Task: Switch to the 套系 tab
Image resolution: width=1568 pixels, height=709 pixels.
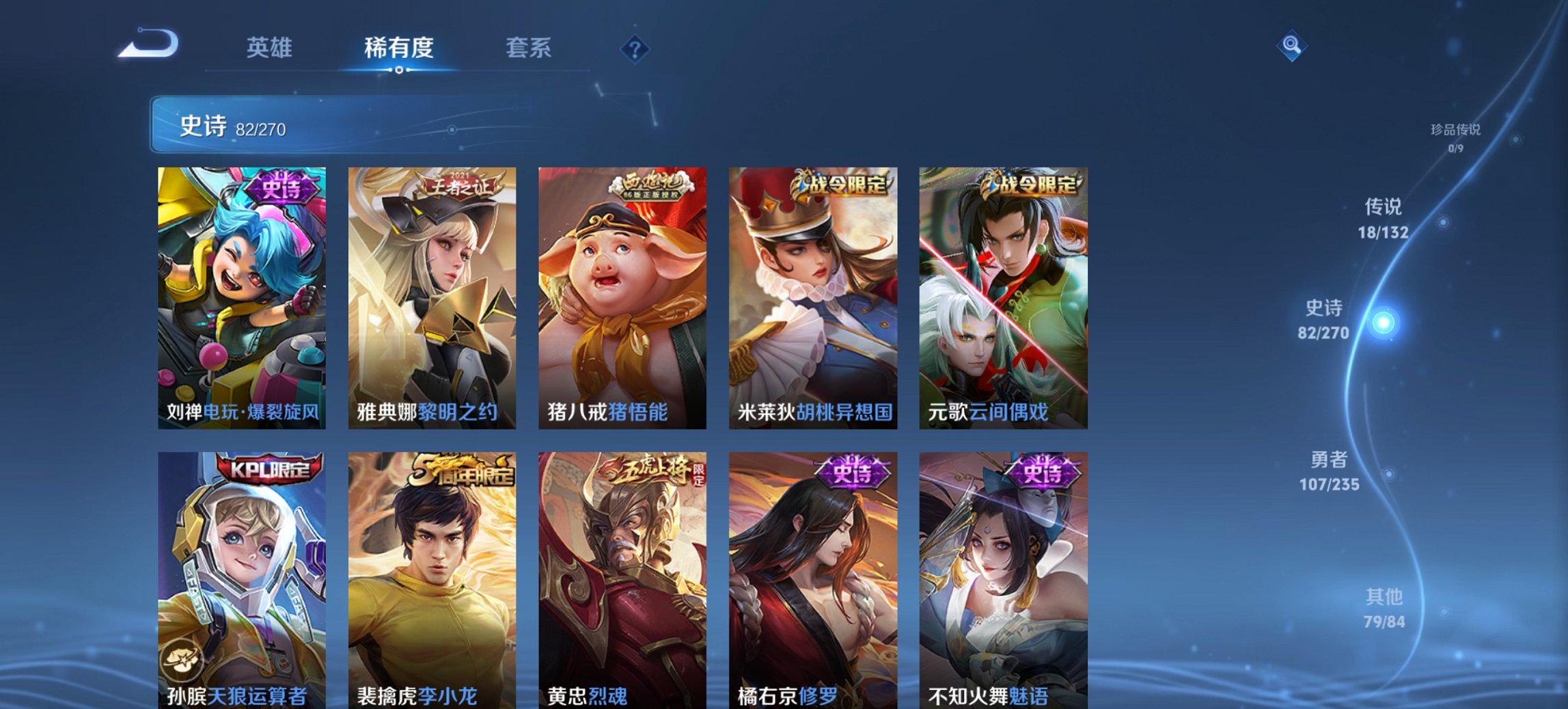Action: (528, 48)
